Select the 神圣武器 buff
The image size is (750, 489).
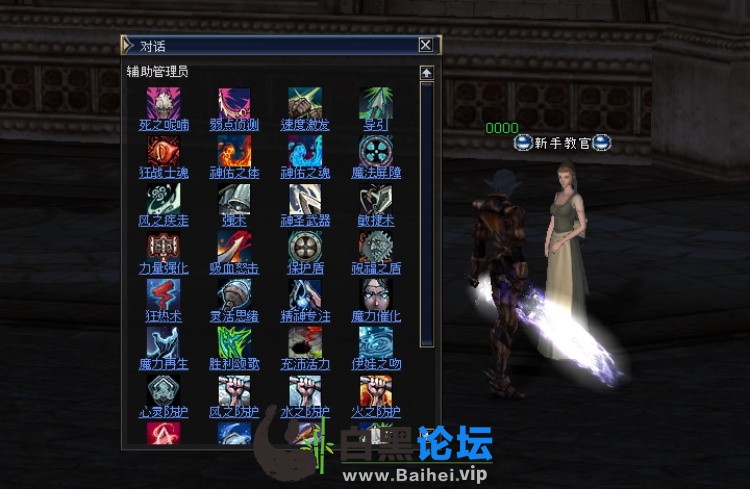(305, 220)
